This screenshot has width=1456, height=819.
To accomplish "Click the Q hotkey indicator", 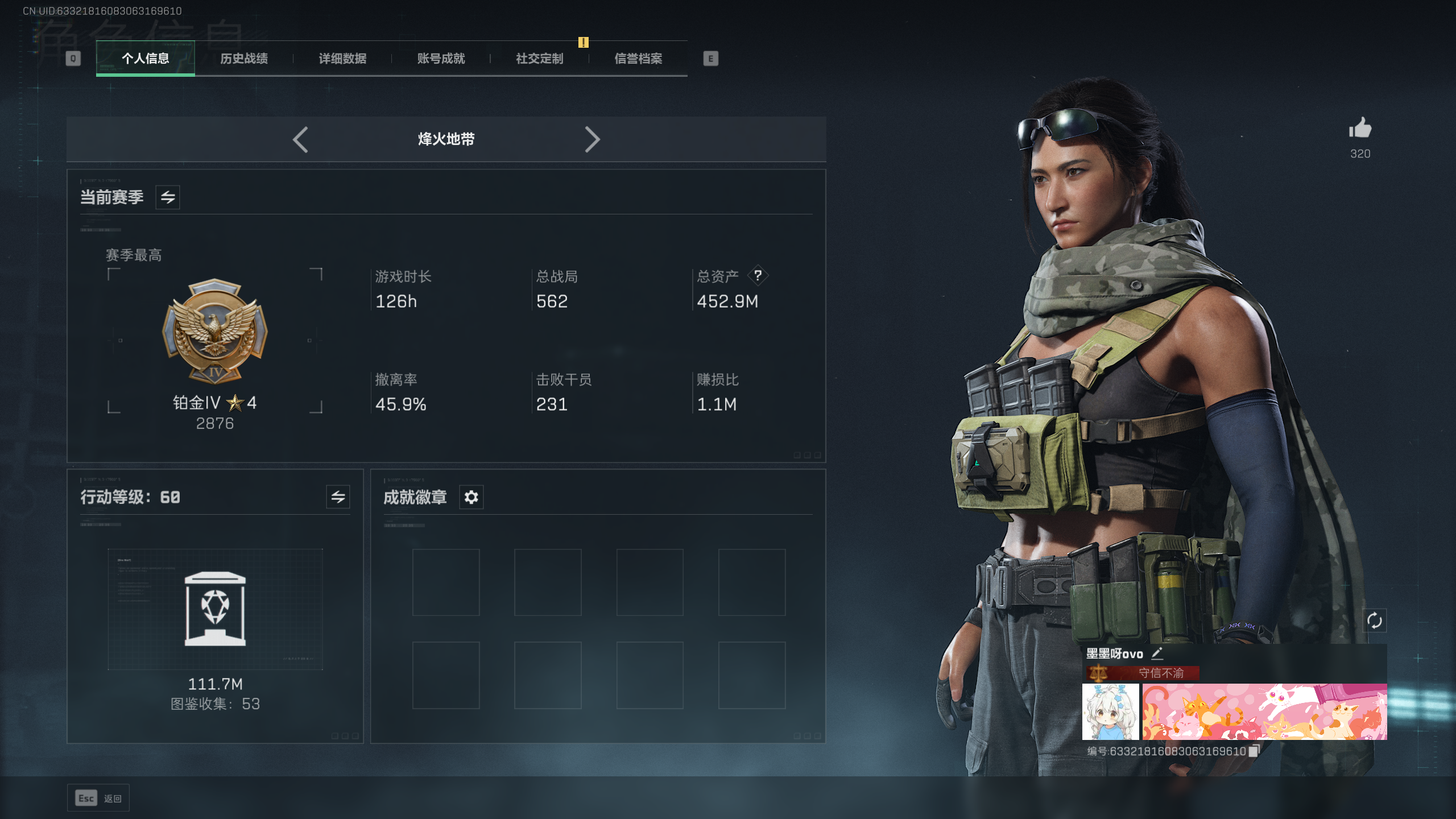I will click(x=72, y=59).
